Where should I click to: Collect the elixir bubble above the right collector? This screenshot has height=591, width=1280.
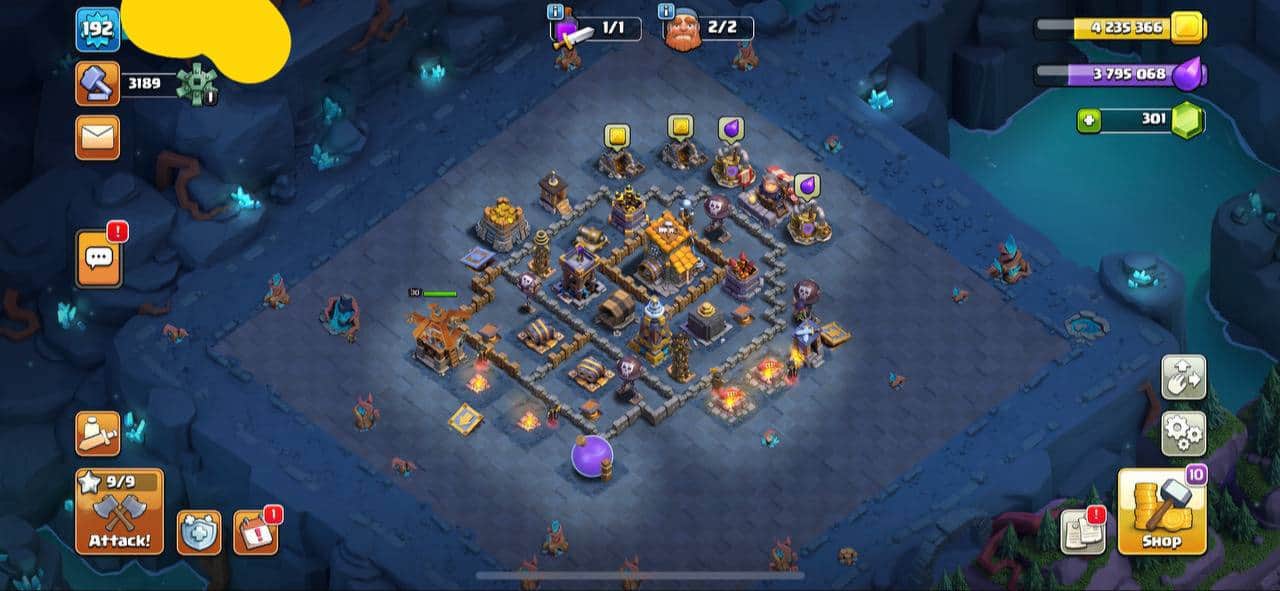[x=806, y=186]
